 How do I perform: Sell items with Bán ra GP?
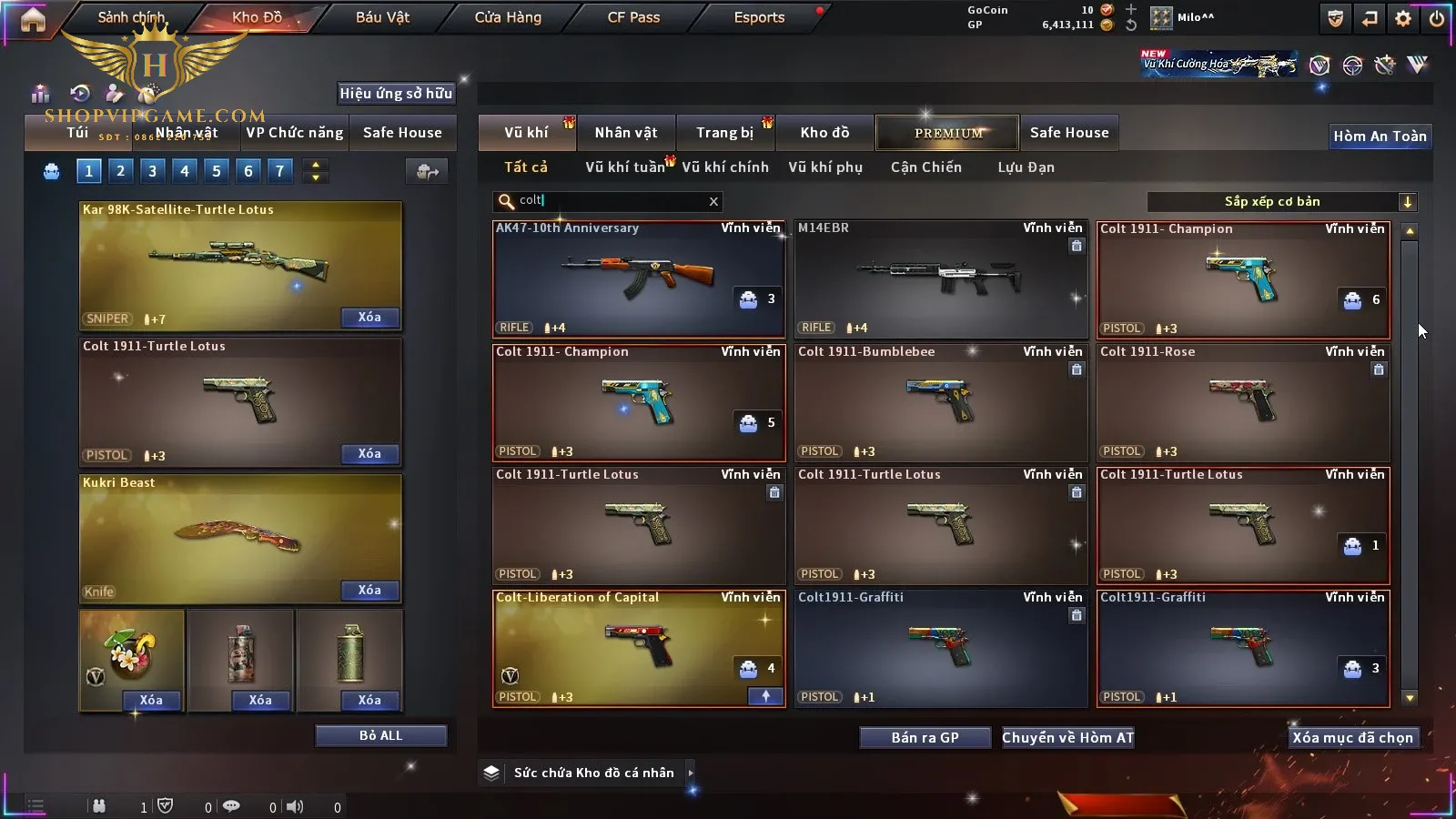click(x=925, y=737)
